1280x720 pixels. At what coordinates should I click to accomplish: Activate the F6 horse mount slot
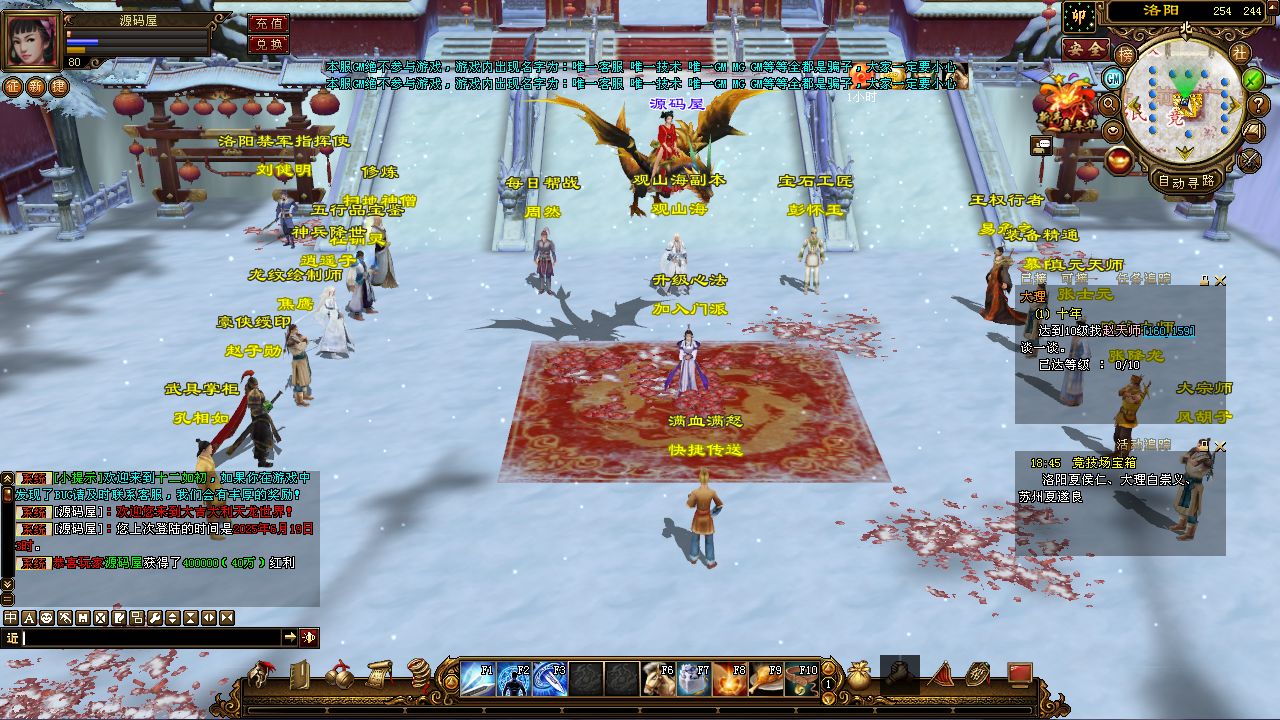pos(658,679)
